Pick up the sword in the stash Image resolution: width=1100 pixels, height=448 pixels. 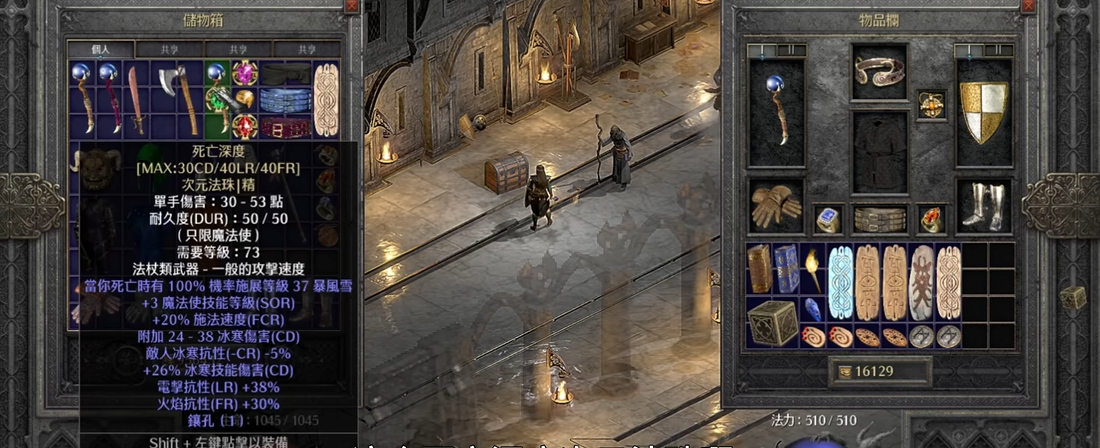click(136, 100)
